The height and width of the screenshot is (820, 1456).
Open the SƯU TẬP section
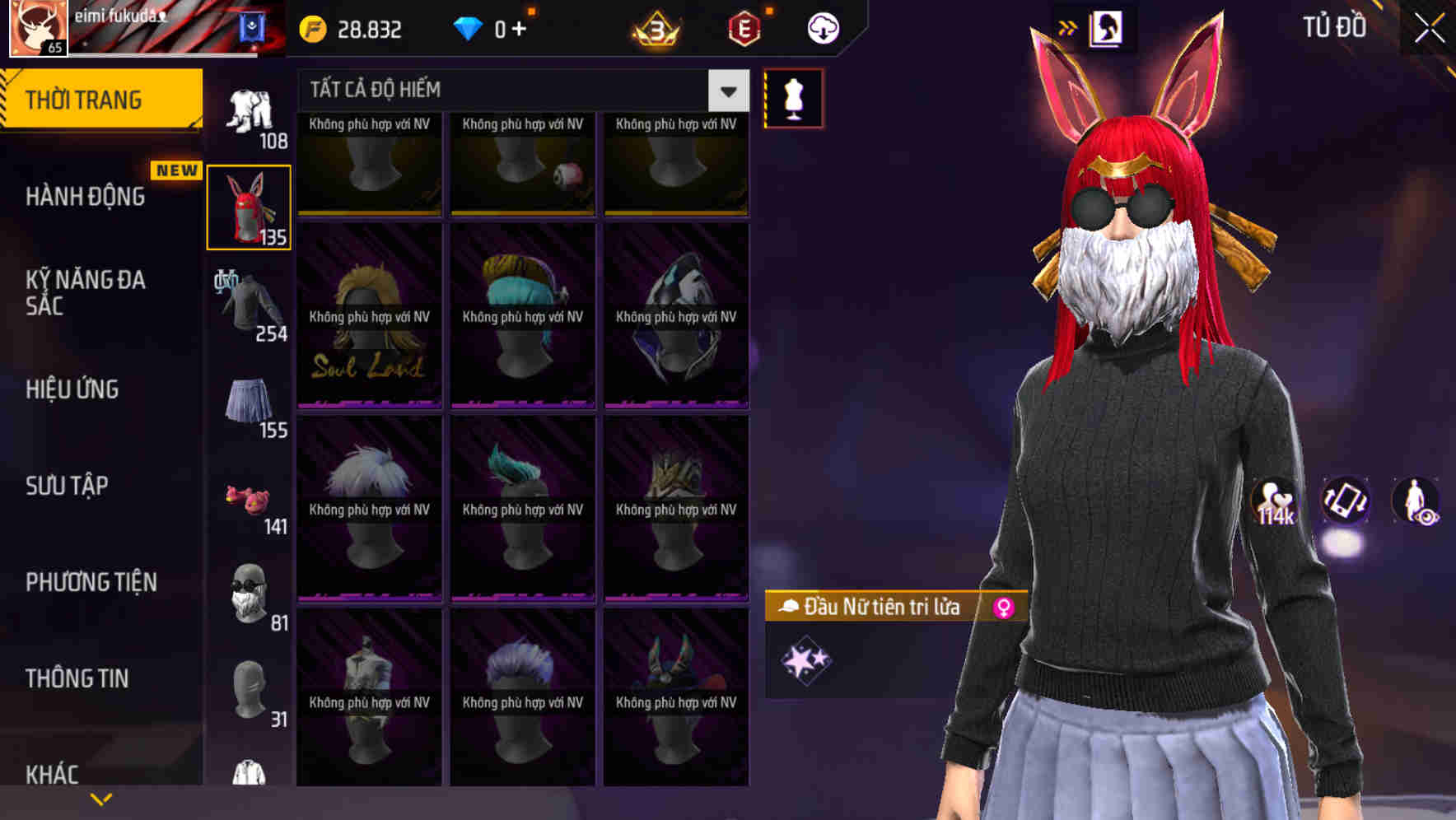(x=66, y=486)
